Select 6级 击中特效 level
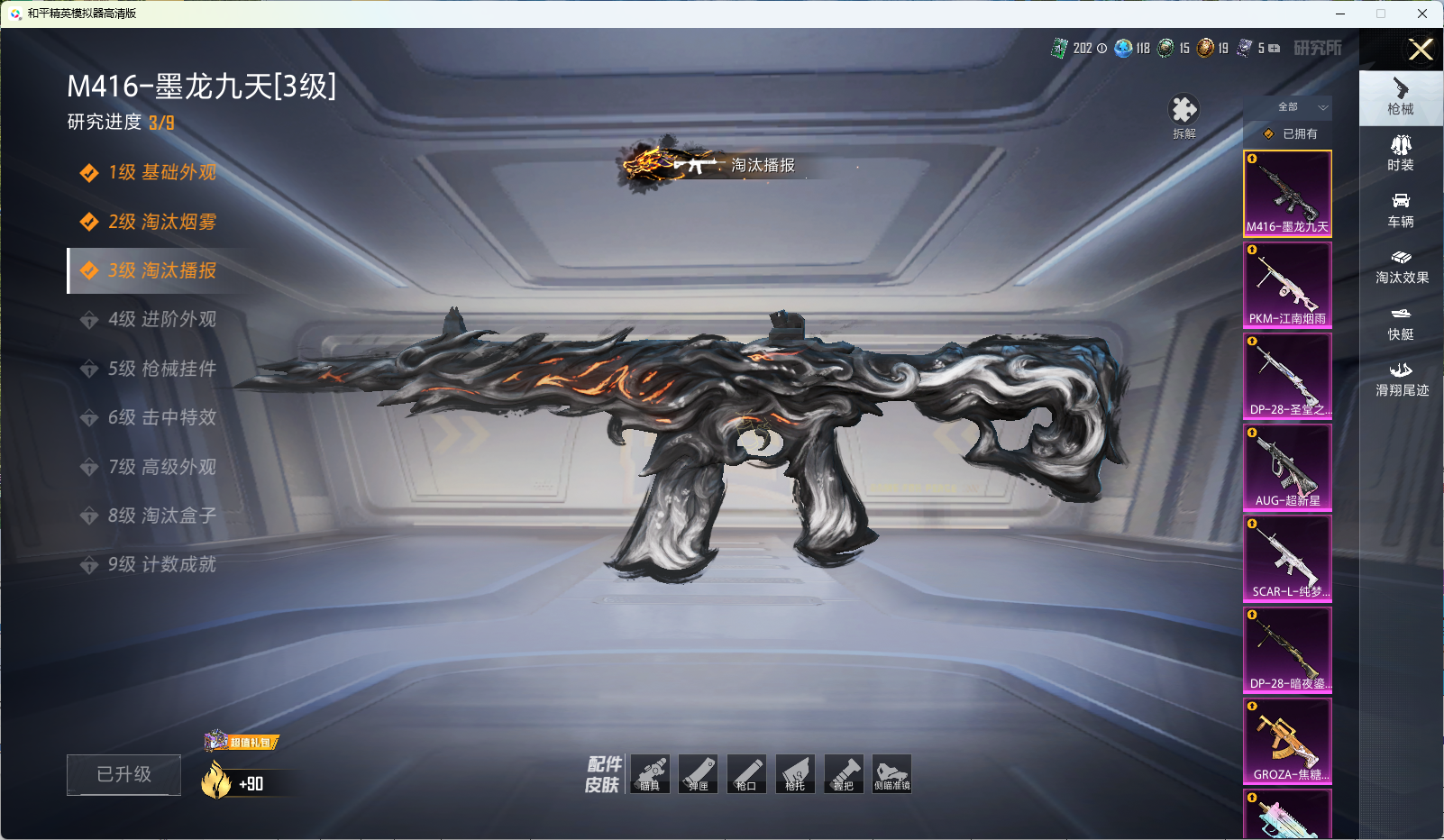Image resolution: width=1444 pixels, height=840 pixels. click(x=161, y=418)
